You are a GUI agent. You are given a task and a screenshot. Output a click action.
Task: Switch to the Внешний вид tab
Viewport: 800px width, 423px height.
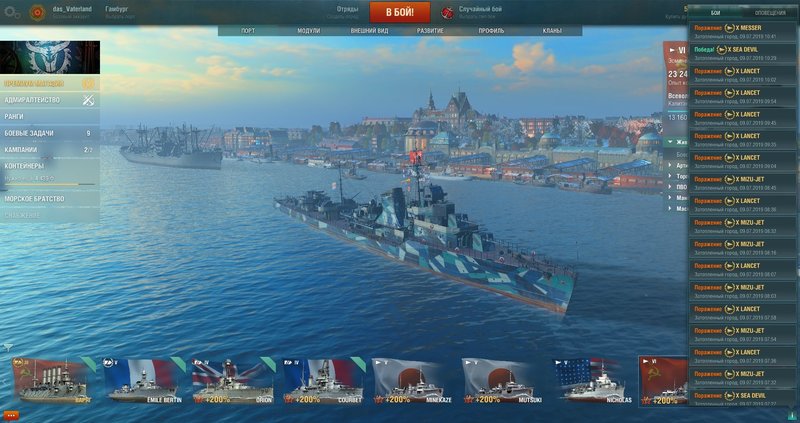(370, 32)
